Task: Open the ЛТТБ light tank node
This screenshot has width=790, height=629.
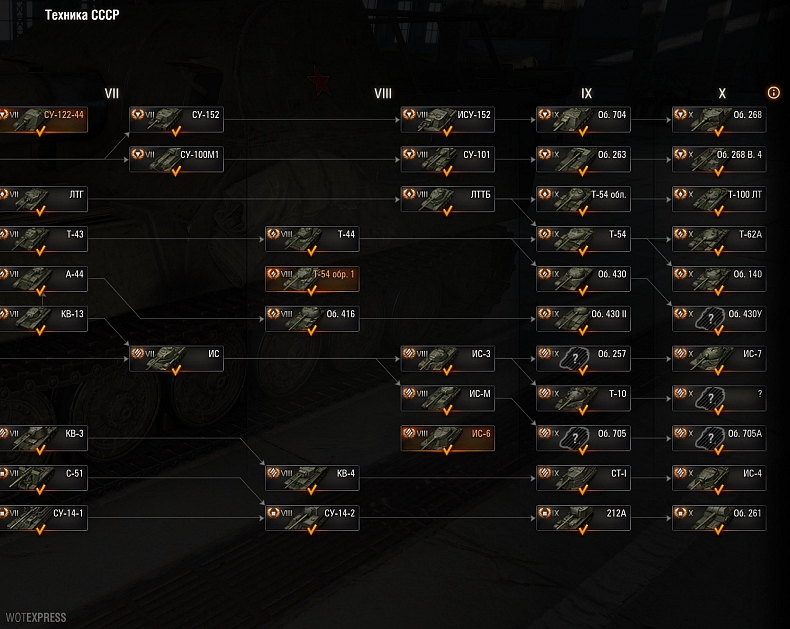Action: (447, 199)
